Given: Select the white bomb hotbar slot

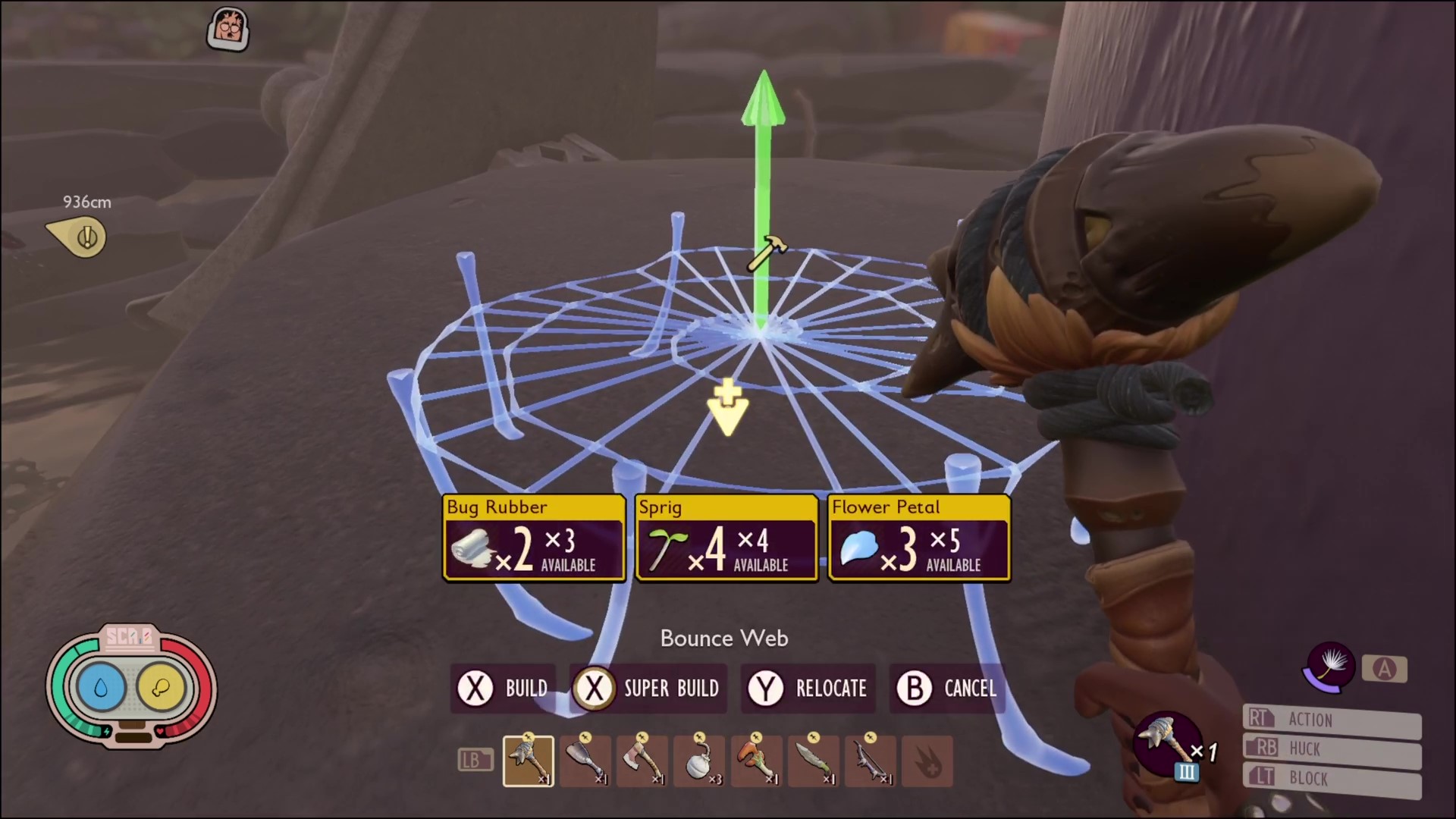Looking at the screenshot, I should 699,761.
